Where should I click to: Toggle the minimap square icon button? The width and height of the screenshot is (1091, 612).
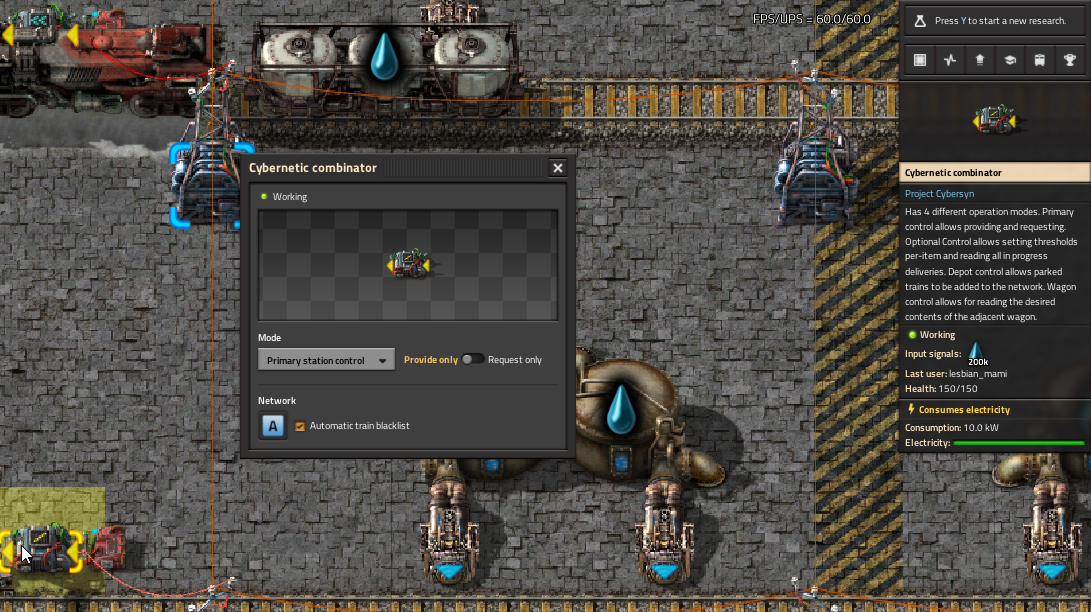click(x=920, y=60)
